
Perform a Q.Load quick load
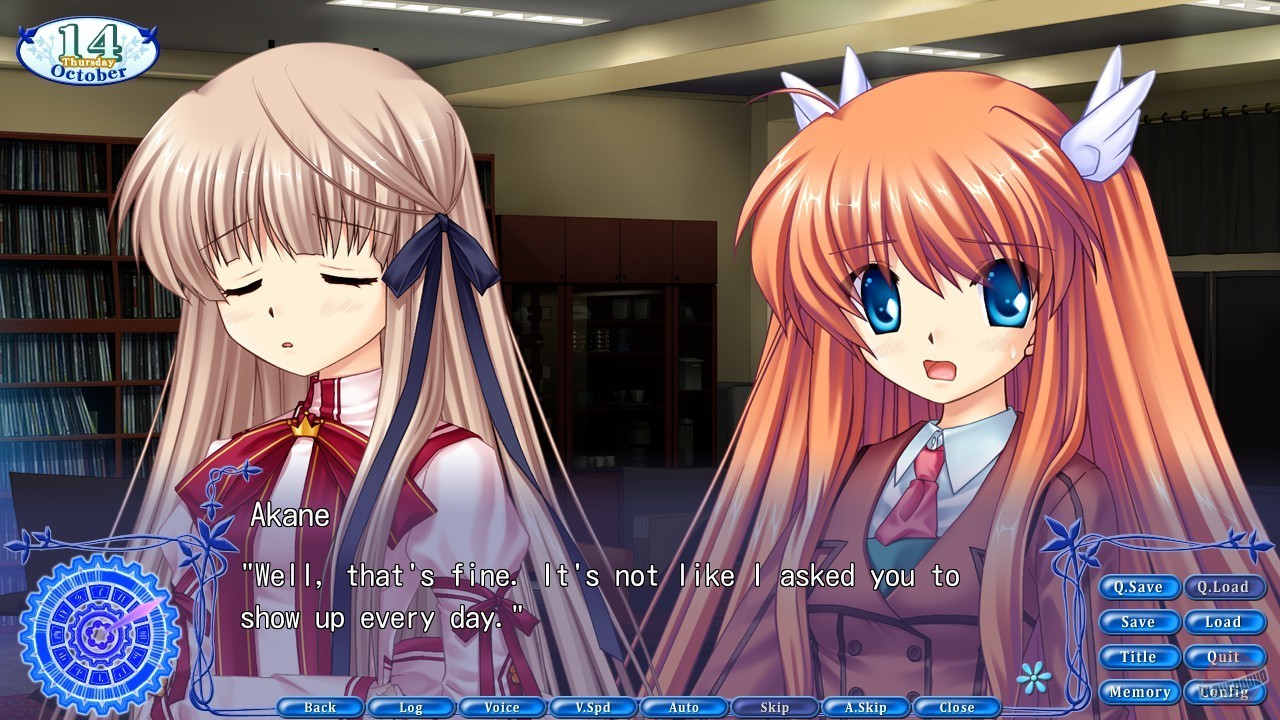click(1225, 587)
